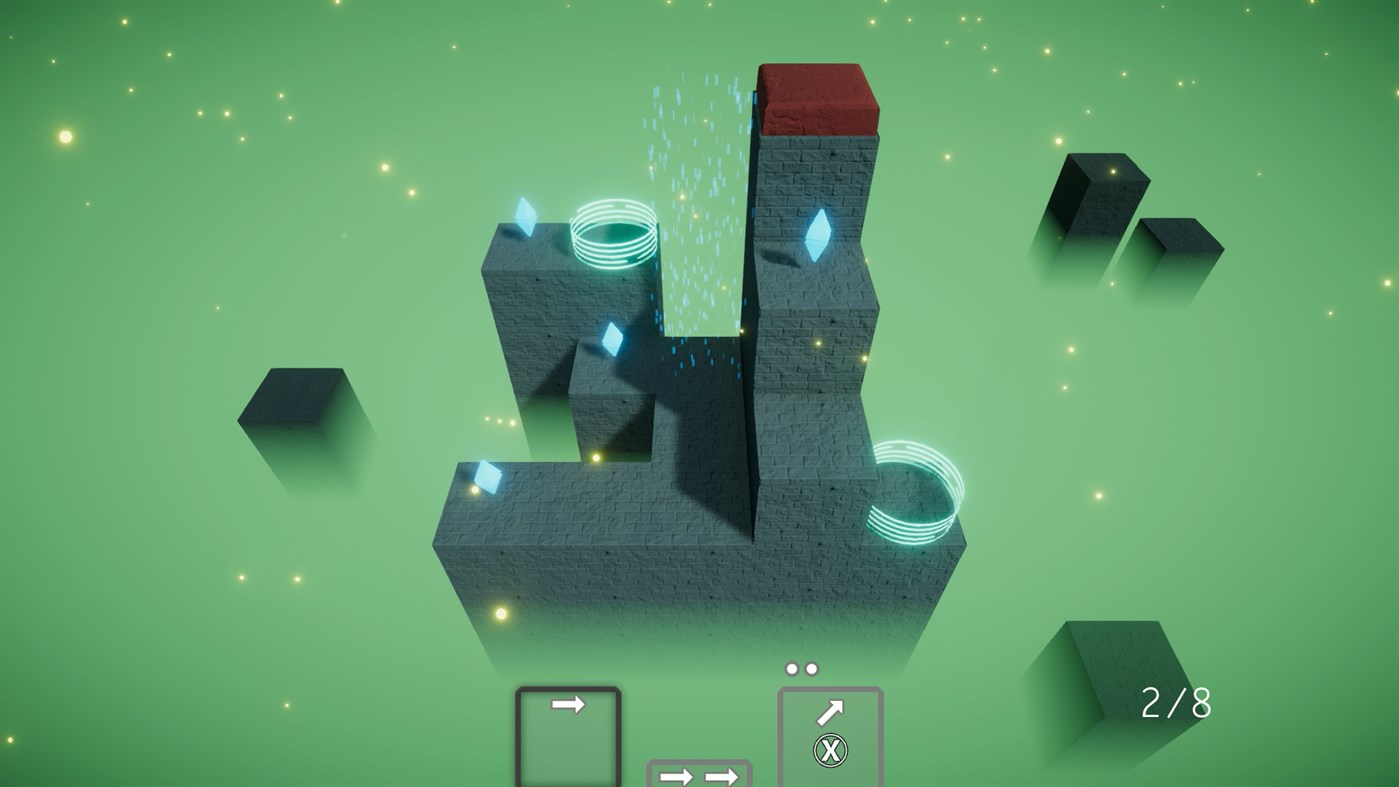Toggle the second card slot indicator dot
The image size is (1399, 787).
pos(810,667)
